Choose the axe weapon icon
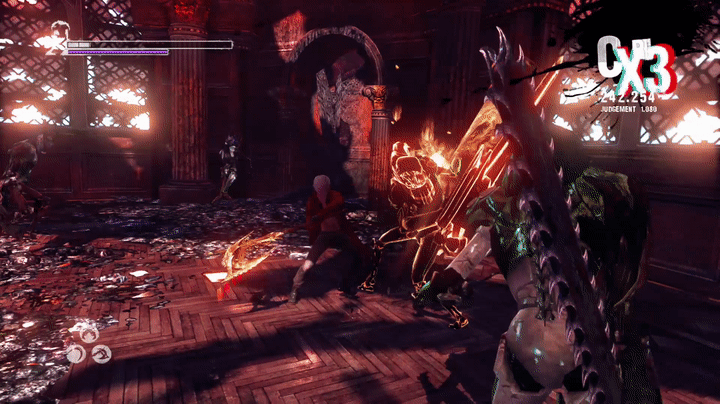This screenshot has height=404, width=720. [x=101, y=353]
